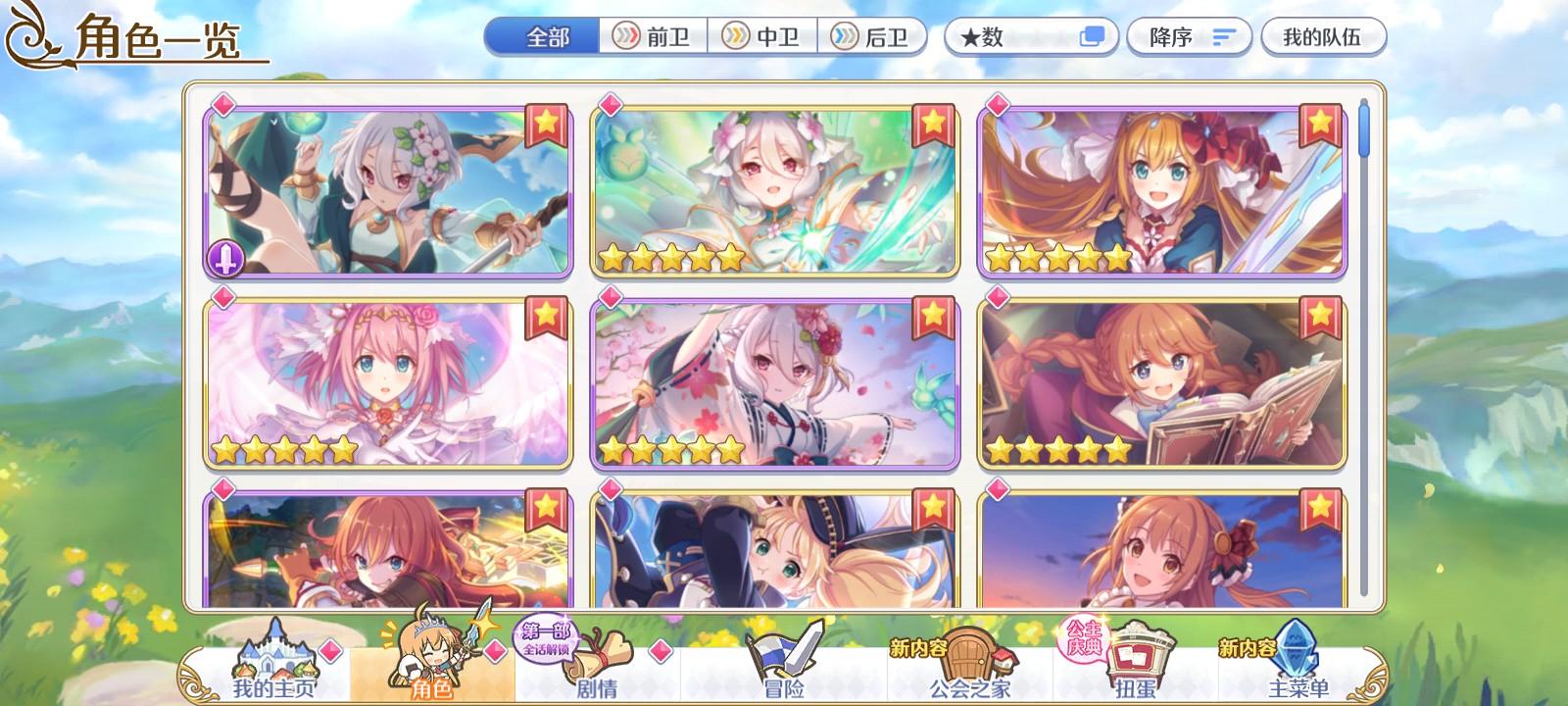Switch sort order via the 降序 control
The image size is (1568, 706).
point(1172,38)
